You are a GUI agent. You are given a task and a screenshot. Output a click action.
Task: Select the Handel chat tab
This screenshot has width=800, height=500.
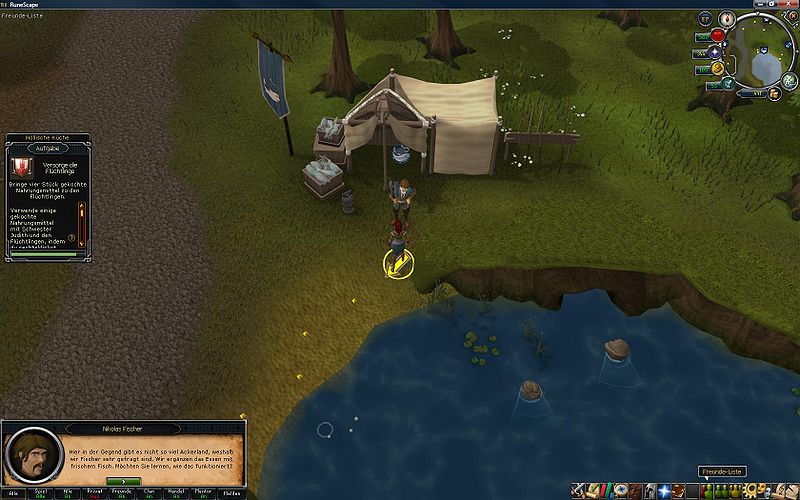click(x=175, y=492)
